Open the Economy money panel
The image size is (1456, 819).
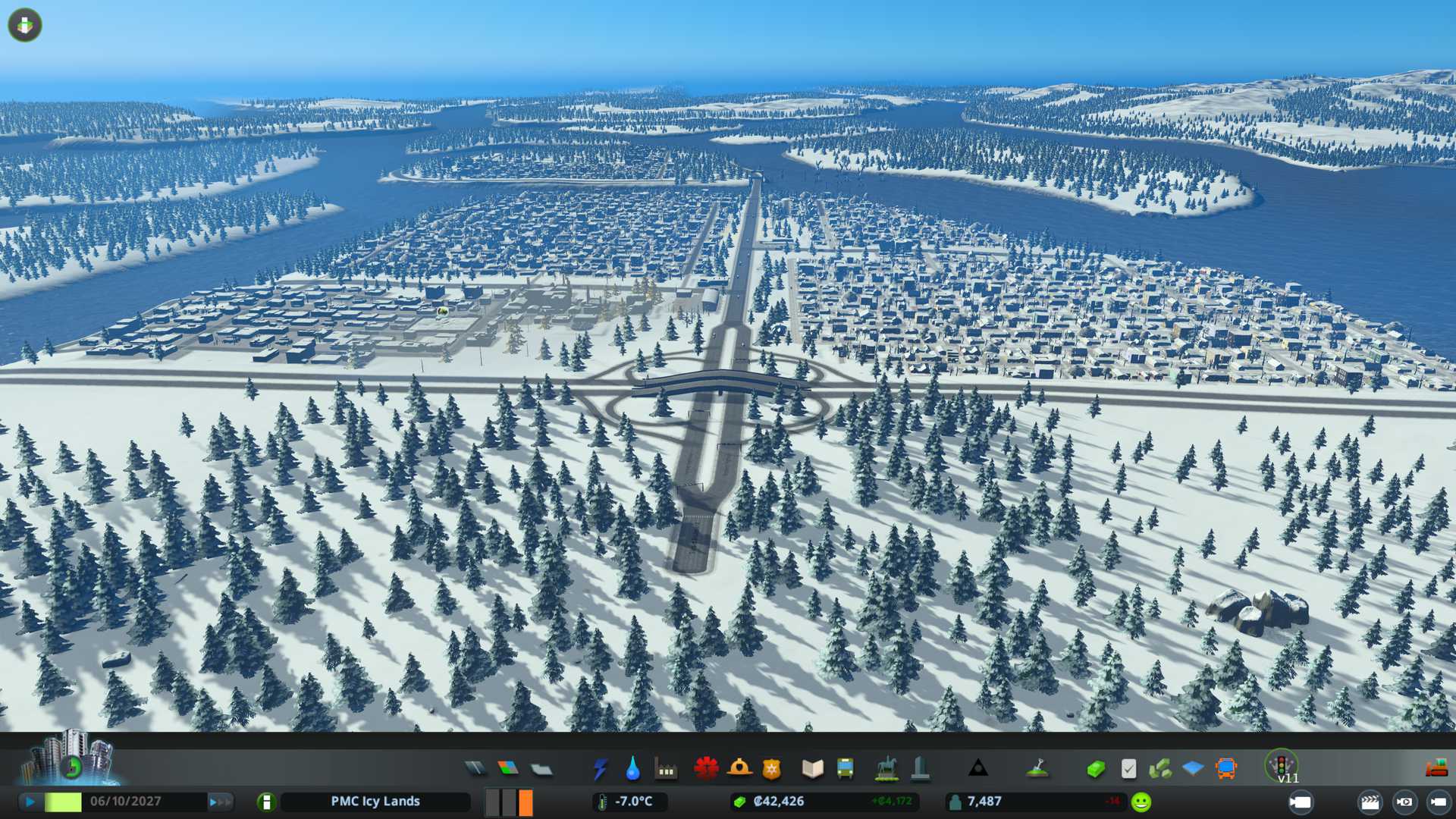[1095, 769]
